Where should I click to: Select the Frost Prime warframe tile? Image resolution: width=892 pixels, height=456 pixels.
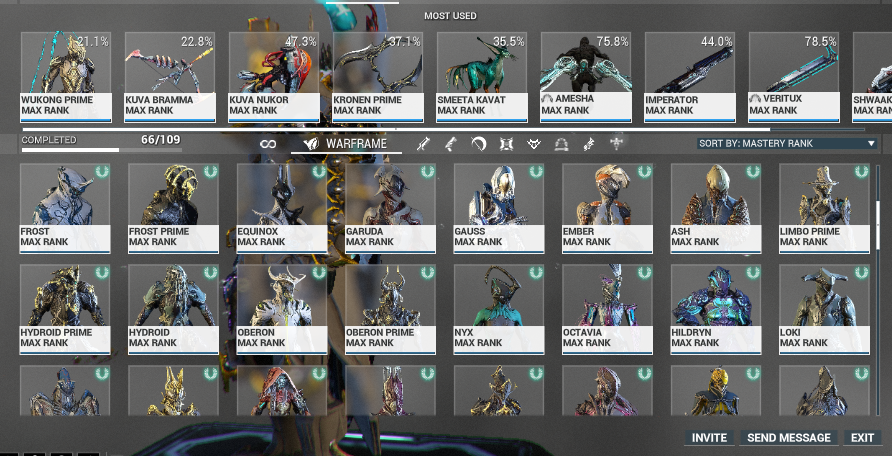coord(174,206)
